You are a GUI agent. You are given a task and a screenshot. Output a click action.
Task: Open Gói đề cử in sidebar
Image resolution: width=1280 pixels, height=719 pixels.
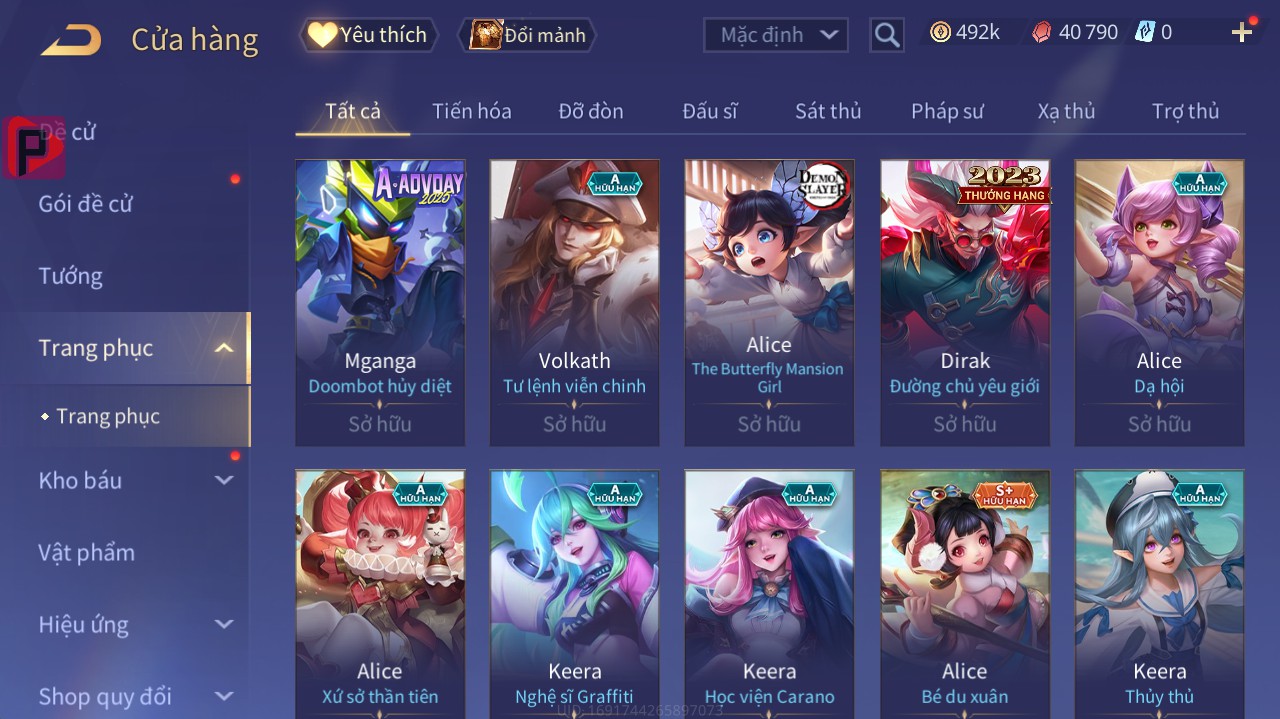tap(86, 204)
